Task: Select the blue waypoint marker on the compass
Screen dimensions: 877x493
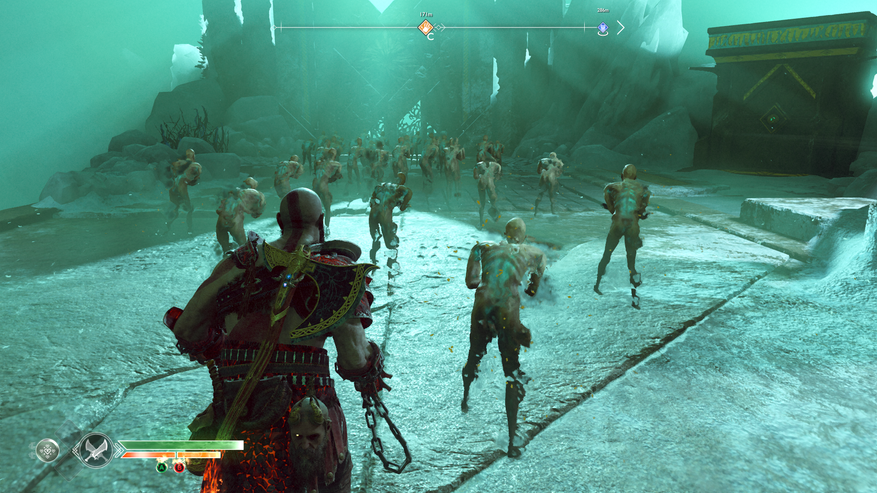Action: (602, 28)
